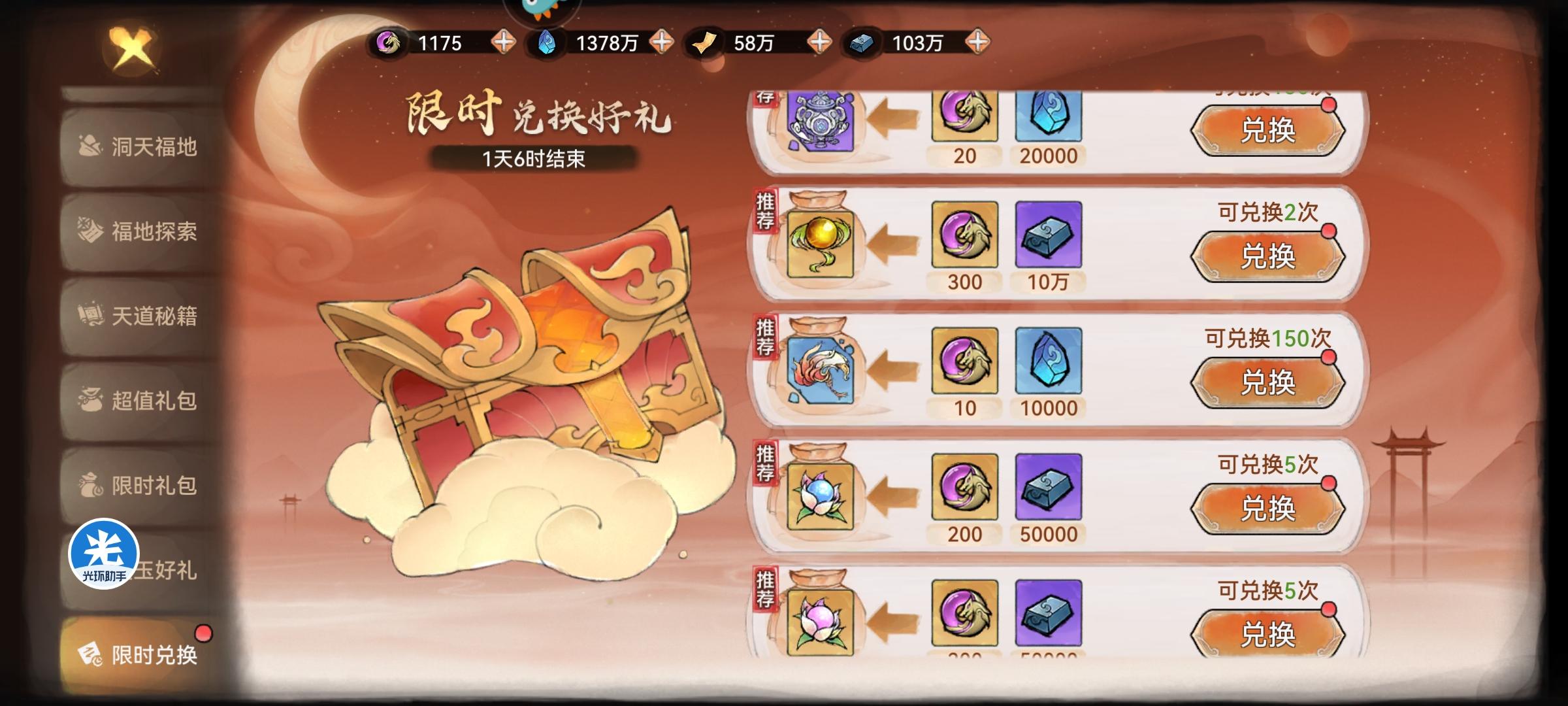
Task: Click 兑换 on the 可兑换2次 row
Action: [1269, 256]
